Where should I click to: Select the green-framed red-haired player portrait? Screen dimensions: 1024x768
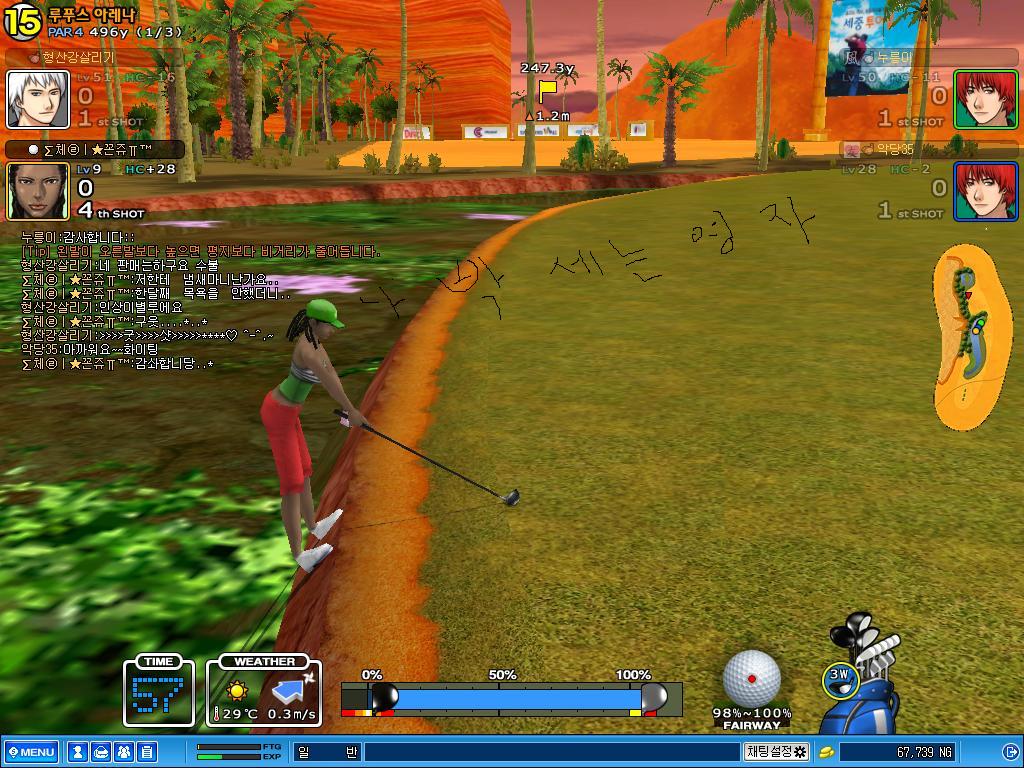pyautogui.click(x=985, y=99)
